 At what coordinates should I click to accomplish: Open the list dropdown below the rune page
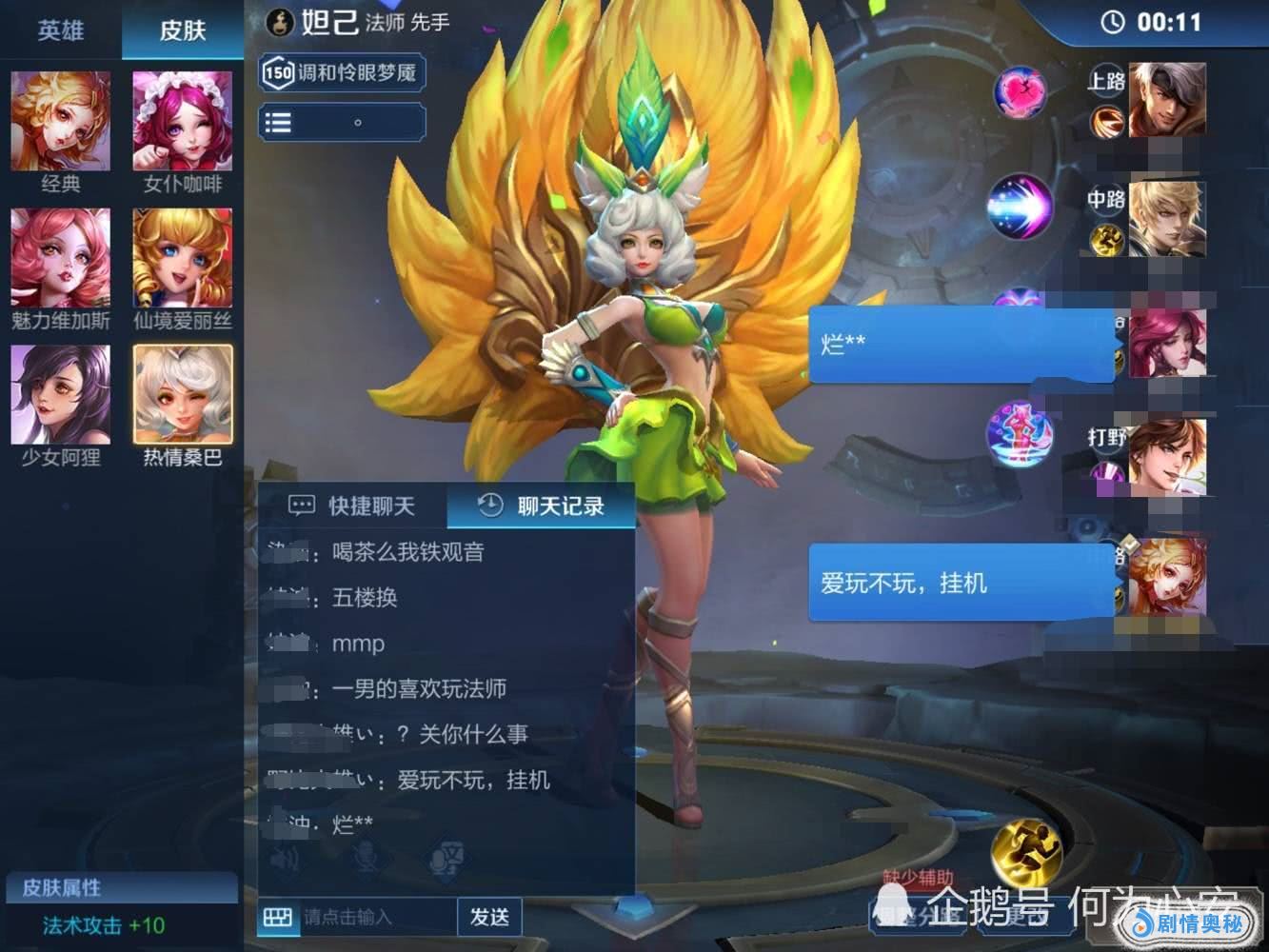point(341,122)
